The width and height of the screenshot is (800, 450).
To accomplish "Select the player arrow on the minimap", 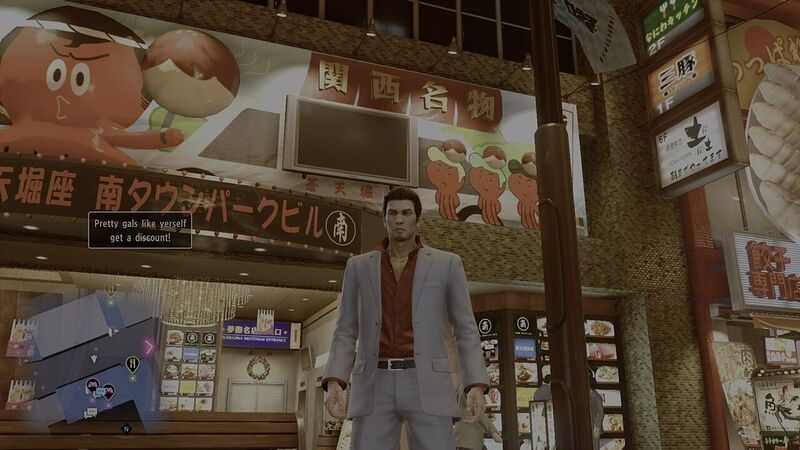I will coord(95,357).
